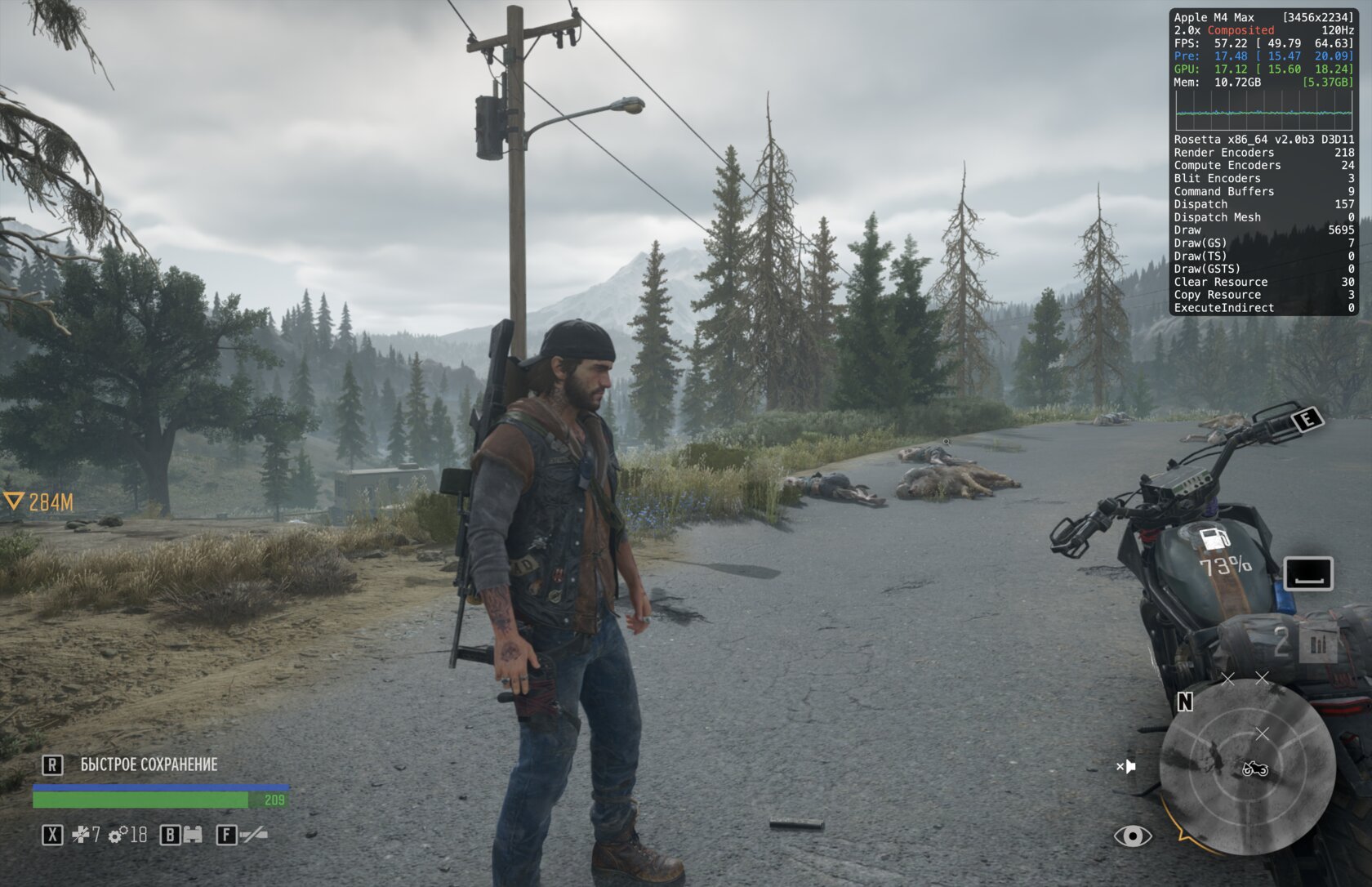The image size is (1372, 887).
Task: Select the motorcycle marker on the minimap
Action: tap(1254, 769)
